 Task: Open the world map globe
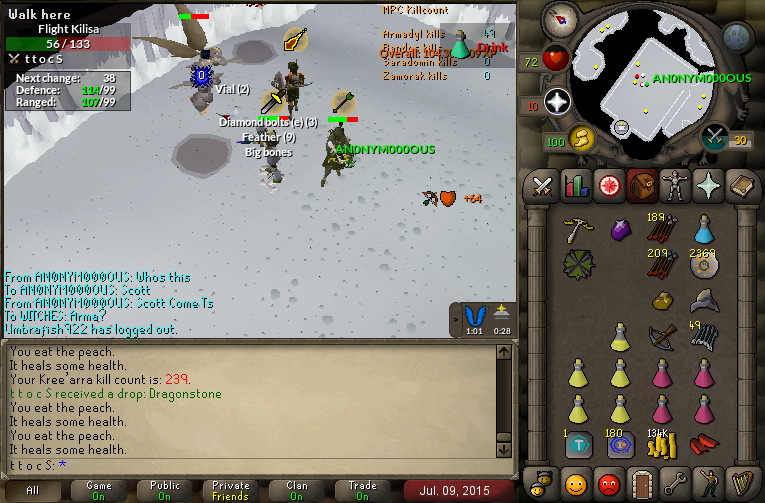pos(737,37)
